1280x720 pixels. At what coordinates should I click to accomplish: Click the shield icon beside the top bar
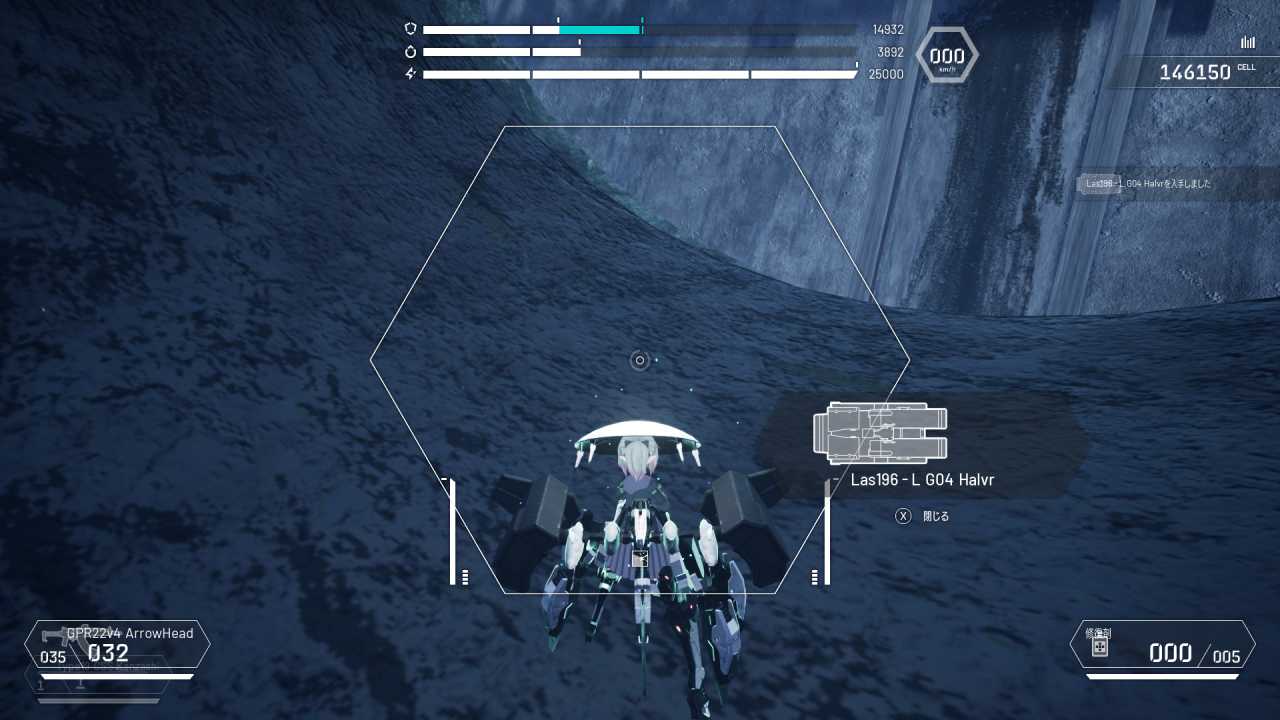coord(412,29)
